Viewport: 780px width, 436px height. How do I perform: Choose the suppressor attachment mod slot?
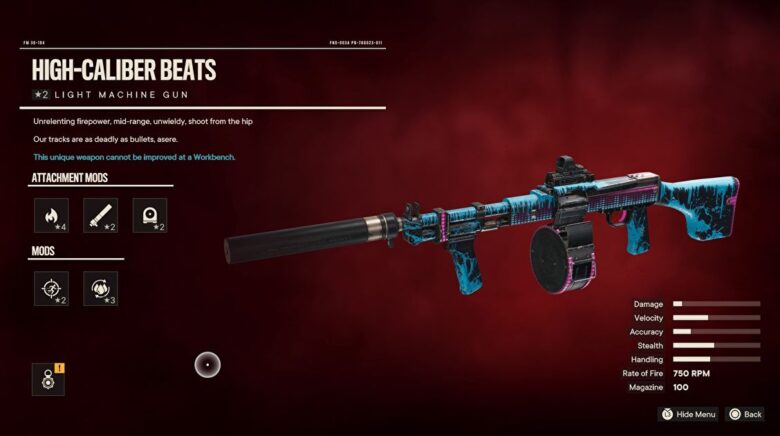pos(100,215)
